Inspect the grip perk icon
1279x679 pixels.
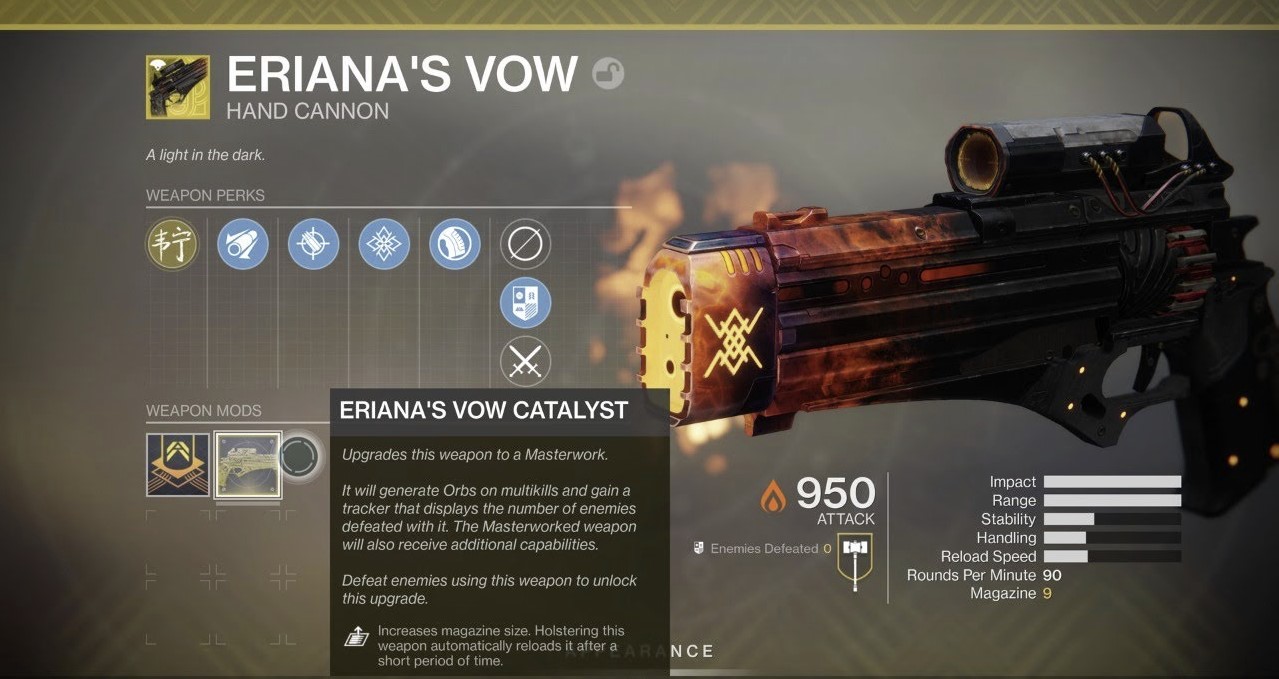pos(455,244)
